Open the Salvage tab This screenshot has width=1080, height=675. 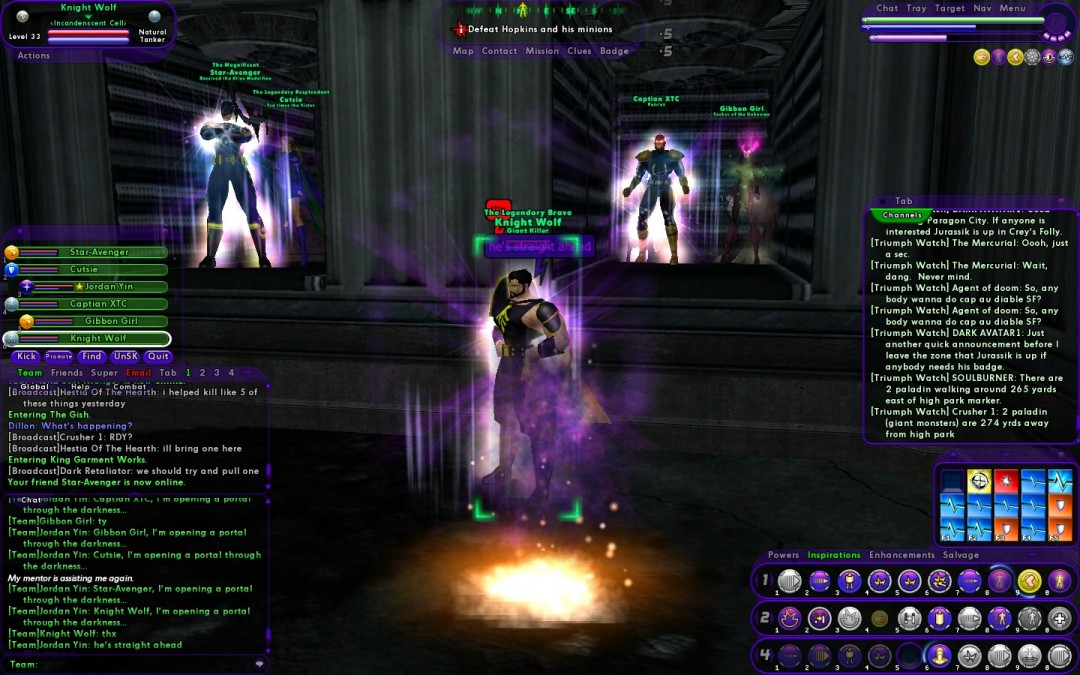click(x=961, y=555)
